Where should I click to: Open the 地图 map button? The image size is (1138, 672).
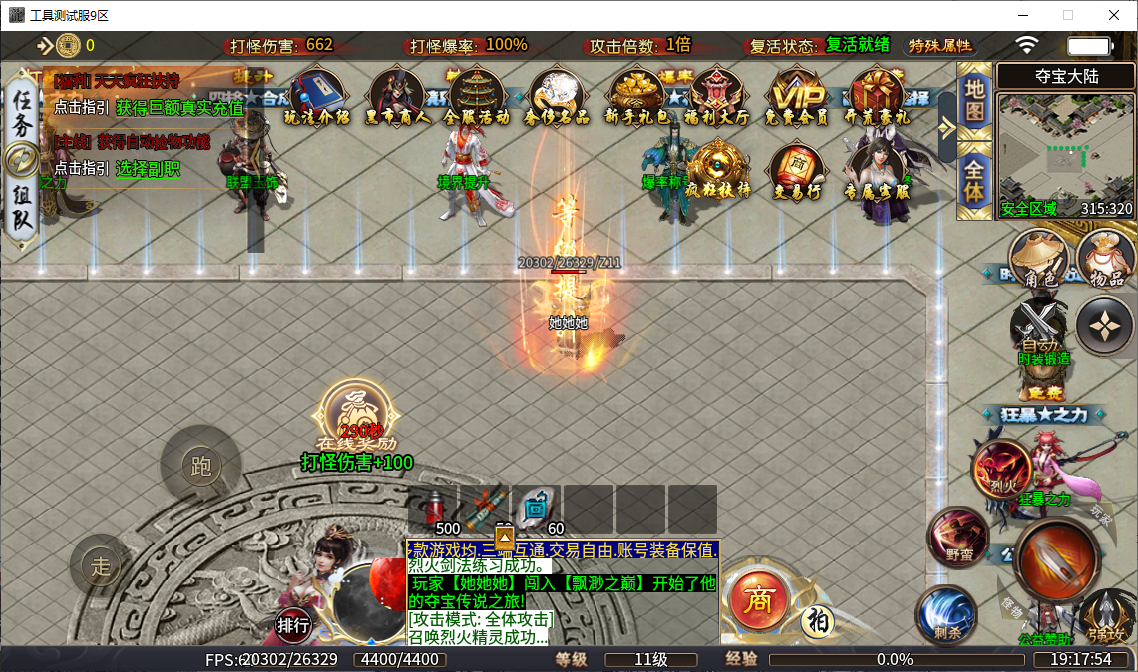973,100
